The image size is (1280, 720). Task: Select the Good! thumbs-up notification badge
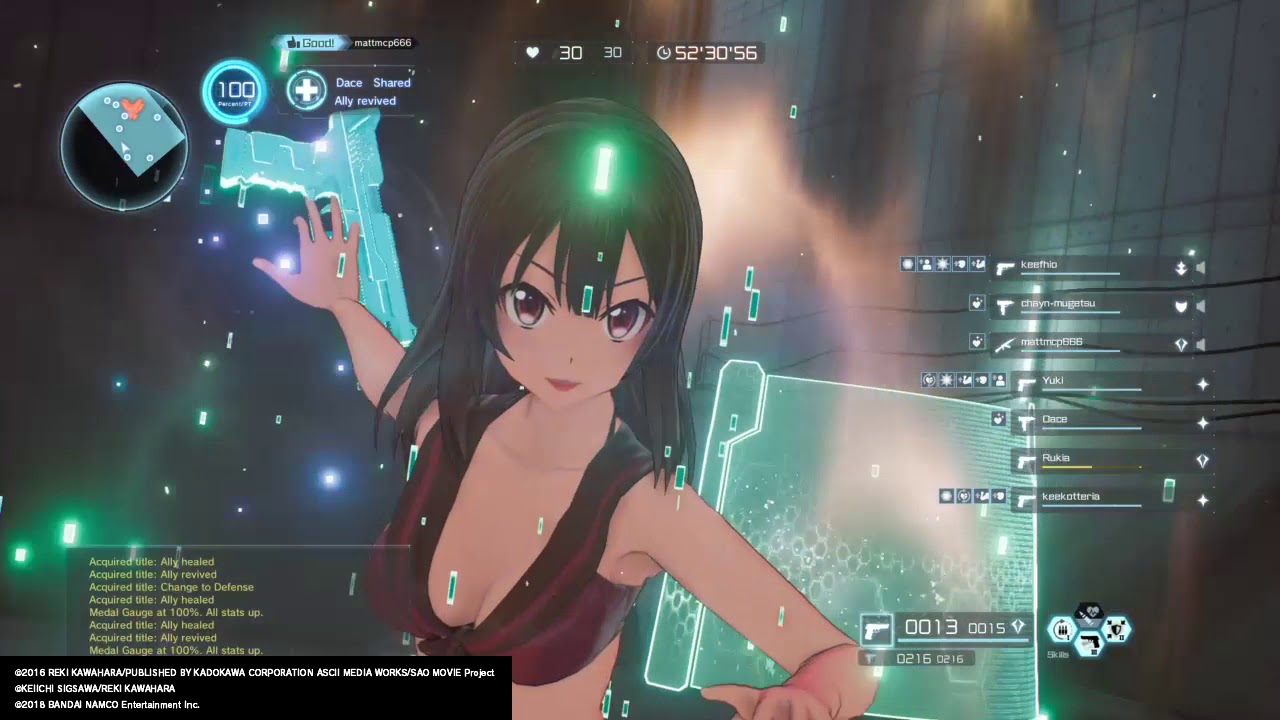point(311,43)
